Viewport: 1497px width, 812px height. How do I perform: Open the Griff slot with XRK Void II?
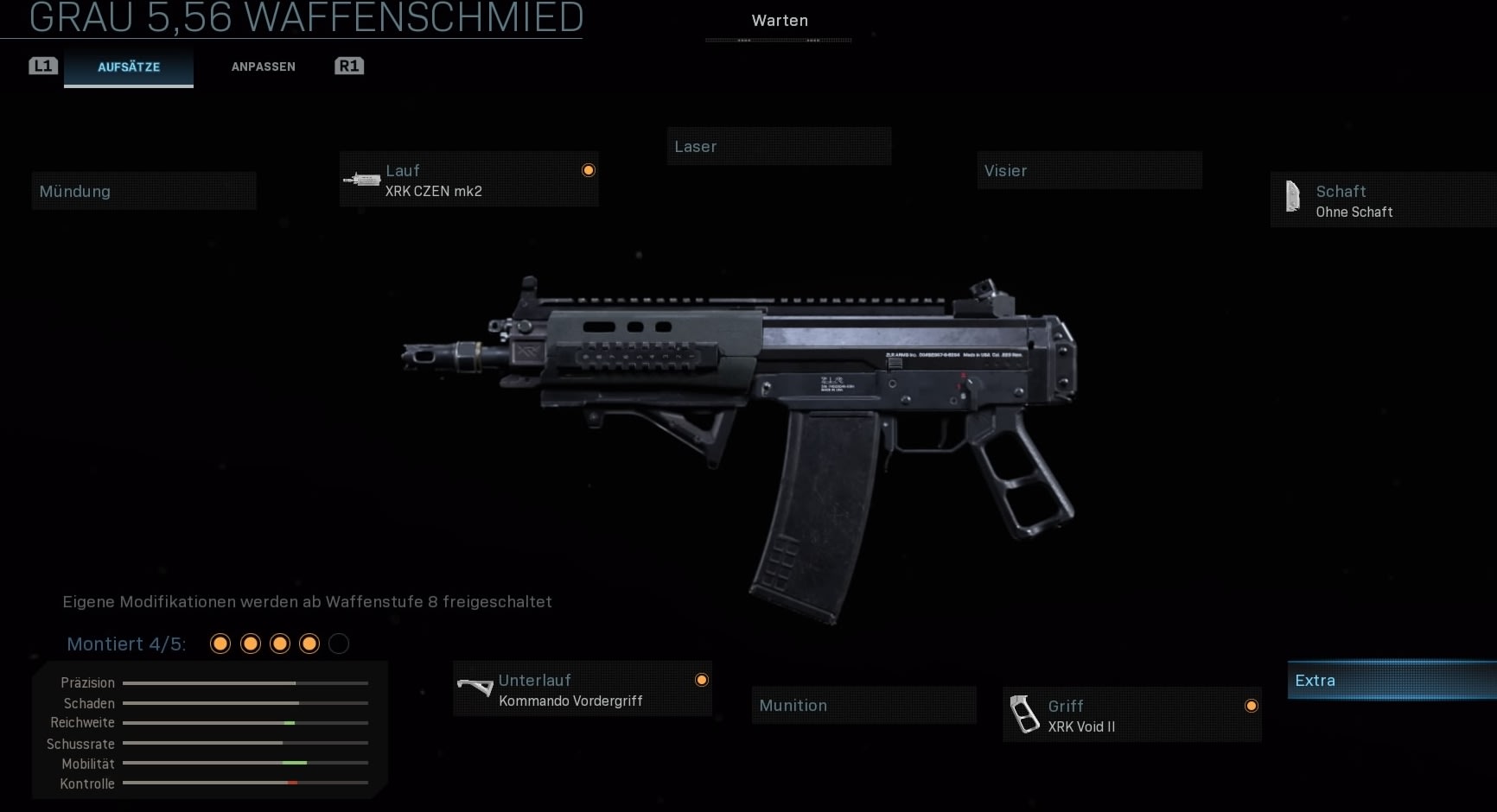(1131, 715)
